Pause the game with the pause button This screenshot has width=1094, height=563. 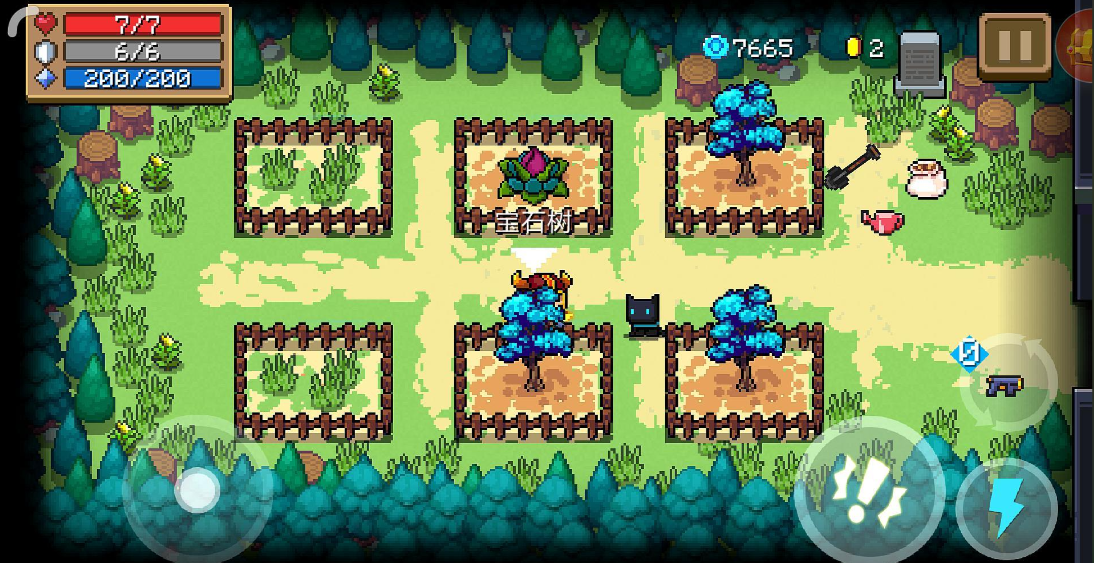click(1014, 47)
